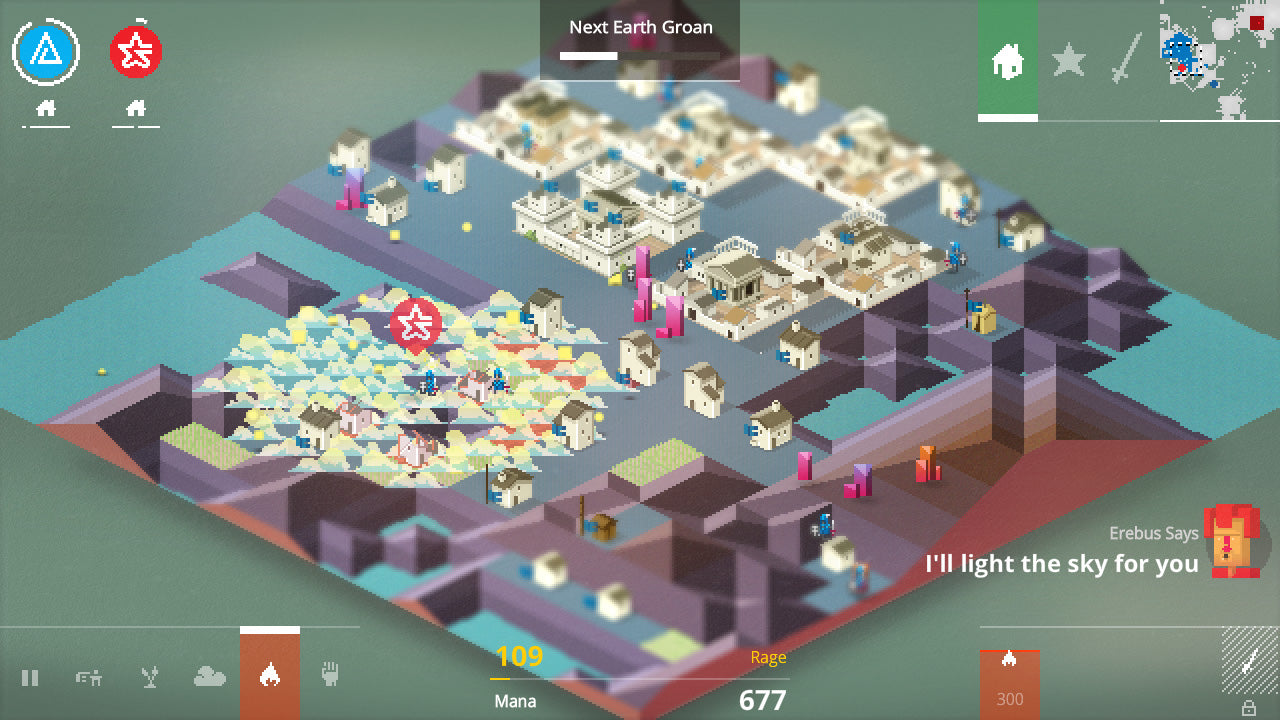Select the settle villagers power
Viewport: 1280px width, 720px height.
click(88, 676)
